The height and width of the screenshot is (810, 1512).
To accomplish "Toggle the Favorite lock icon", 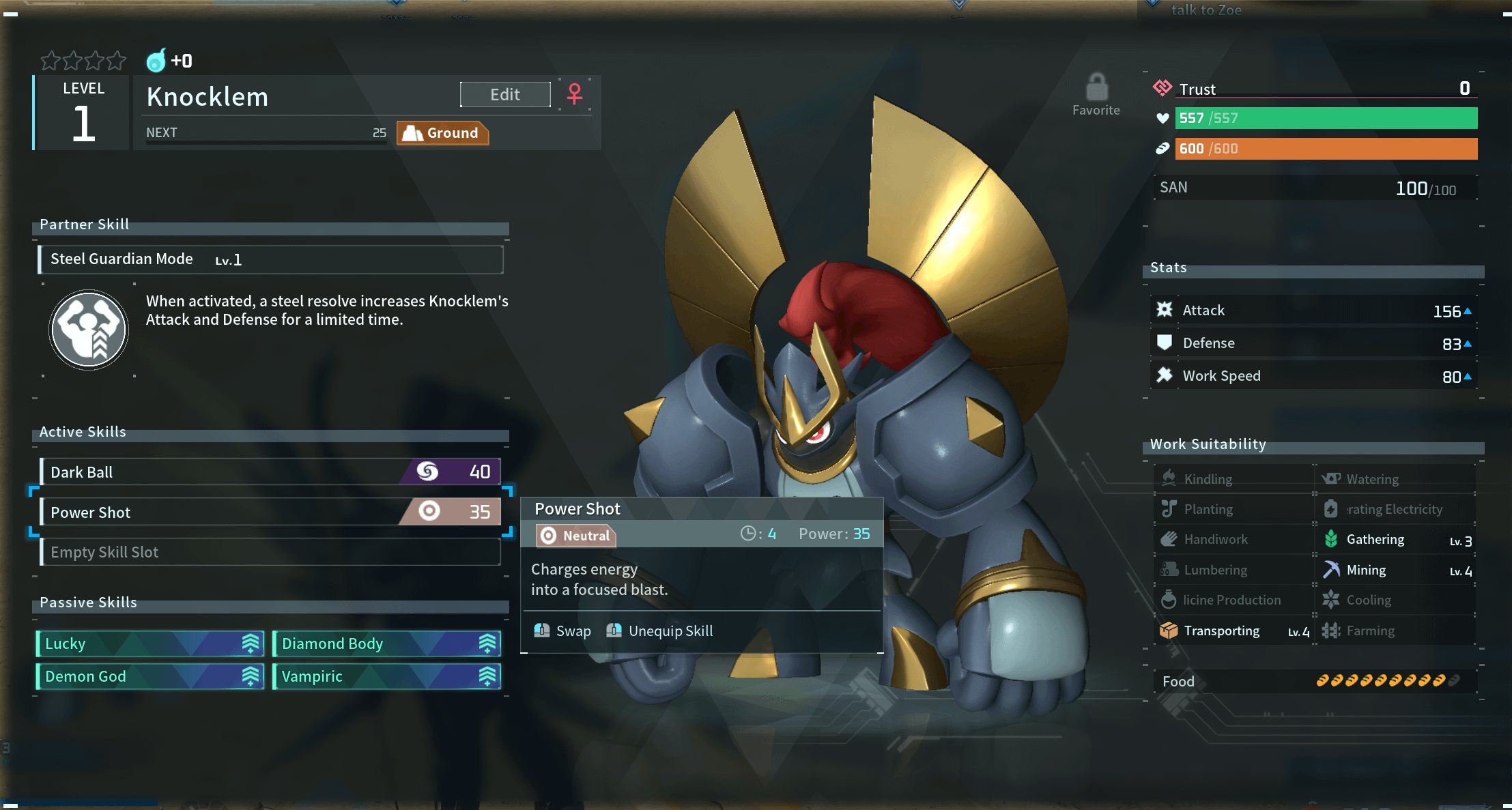I will pyautogui.click(x=1096, y=89).
